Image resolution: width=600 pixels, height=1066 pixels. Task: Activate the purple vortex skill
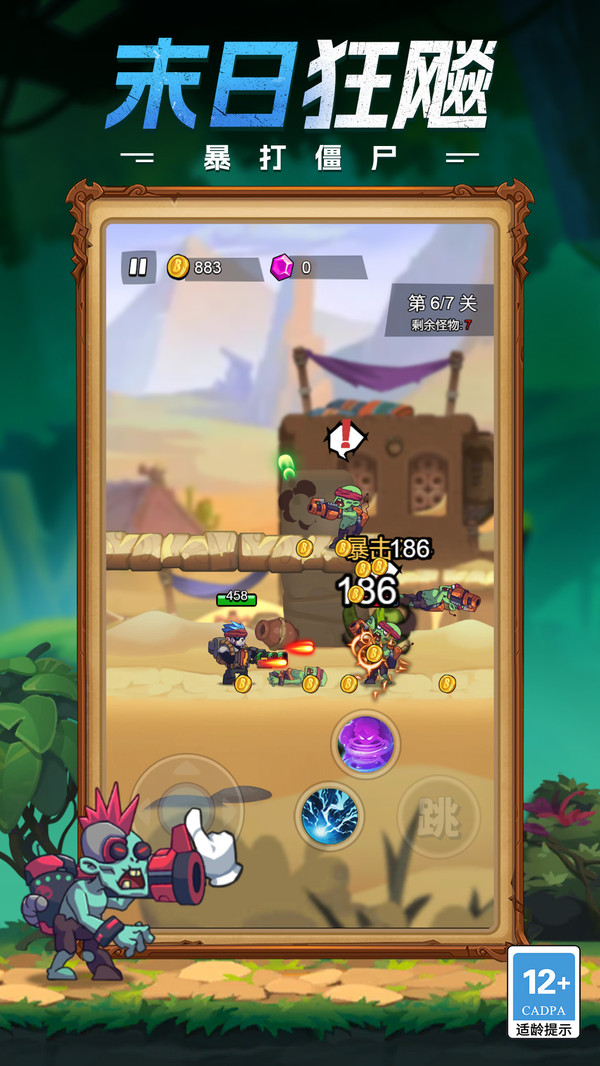point(366,744)
